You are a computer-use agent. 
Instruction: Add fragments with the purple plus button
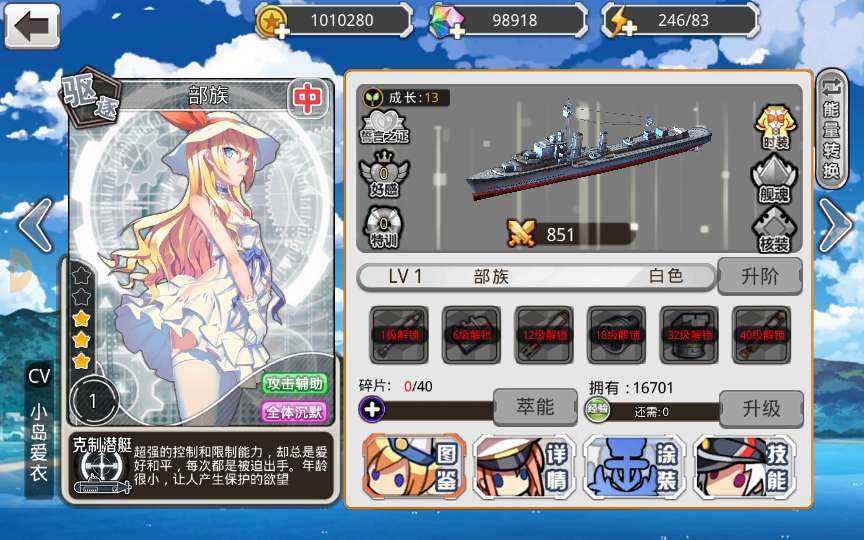tap(372, 409)
